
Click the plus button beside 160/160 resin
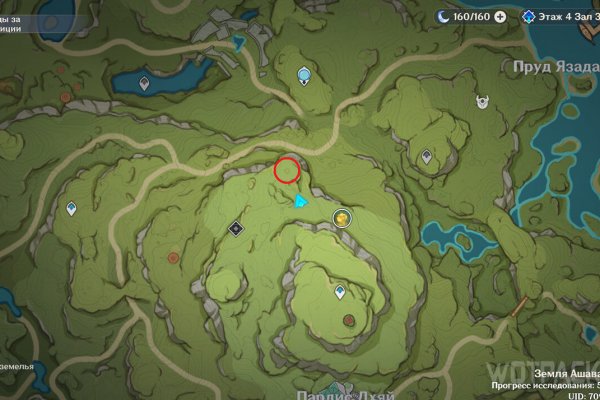(x=500, y=17)
